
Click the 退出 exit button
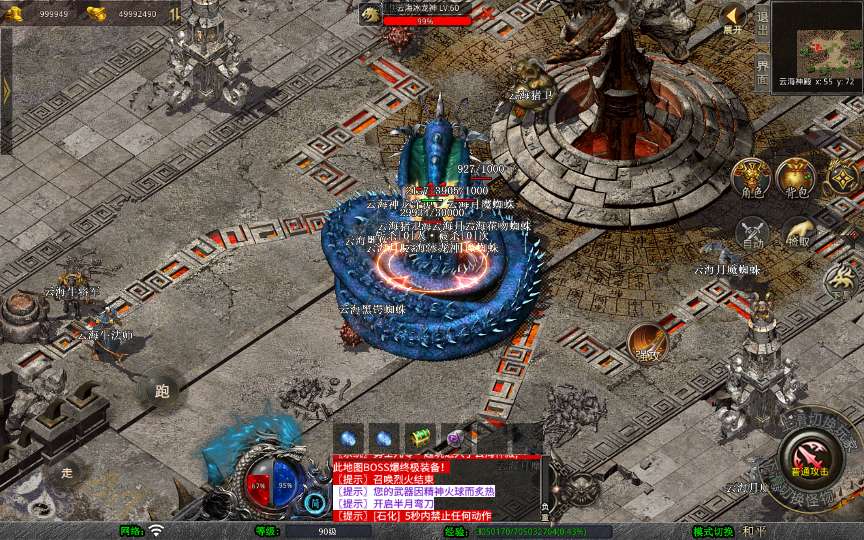pyautogui.click(x=762, y=19)
